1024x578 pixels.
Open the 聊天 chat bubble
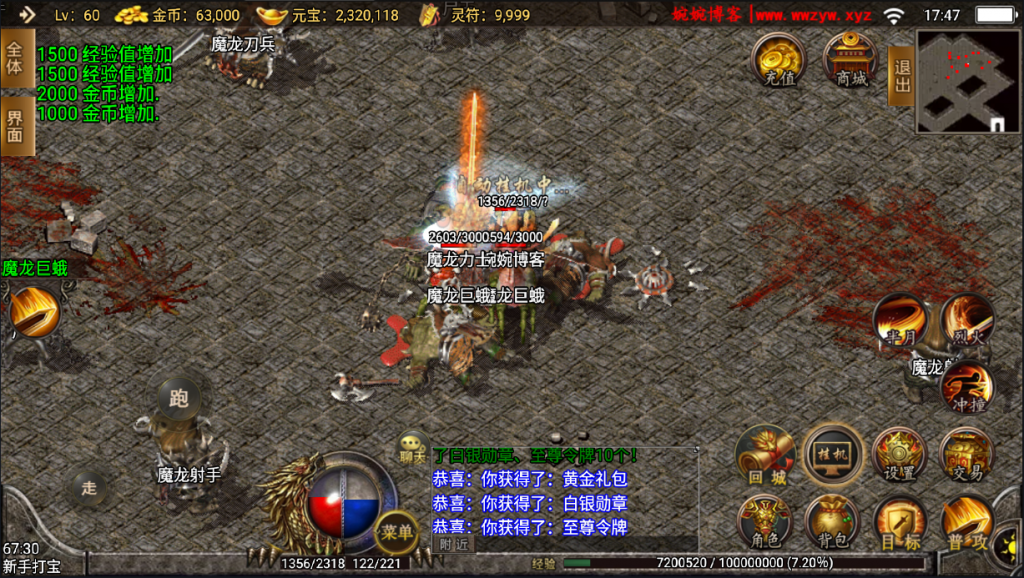click(411, 446)
